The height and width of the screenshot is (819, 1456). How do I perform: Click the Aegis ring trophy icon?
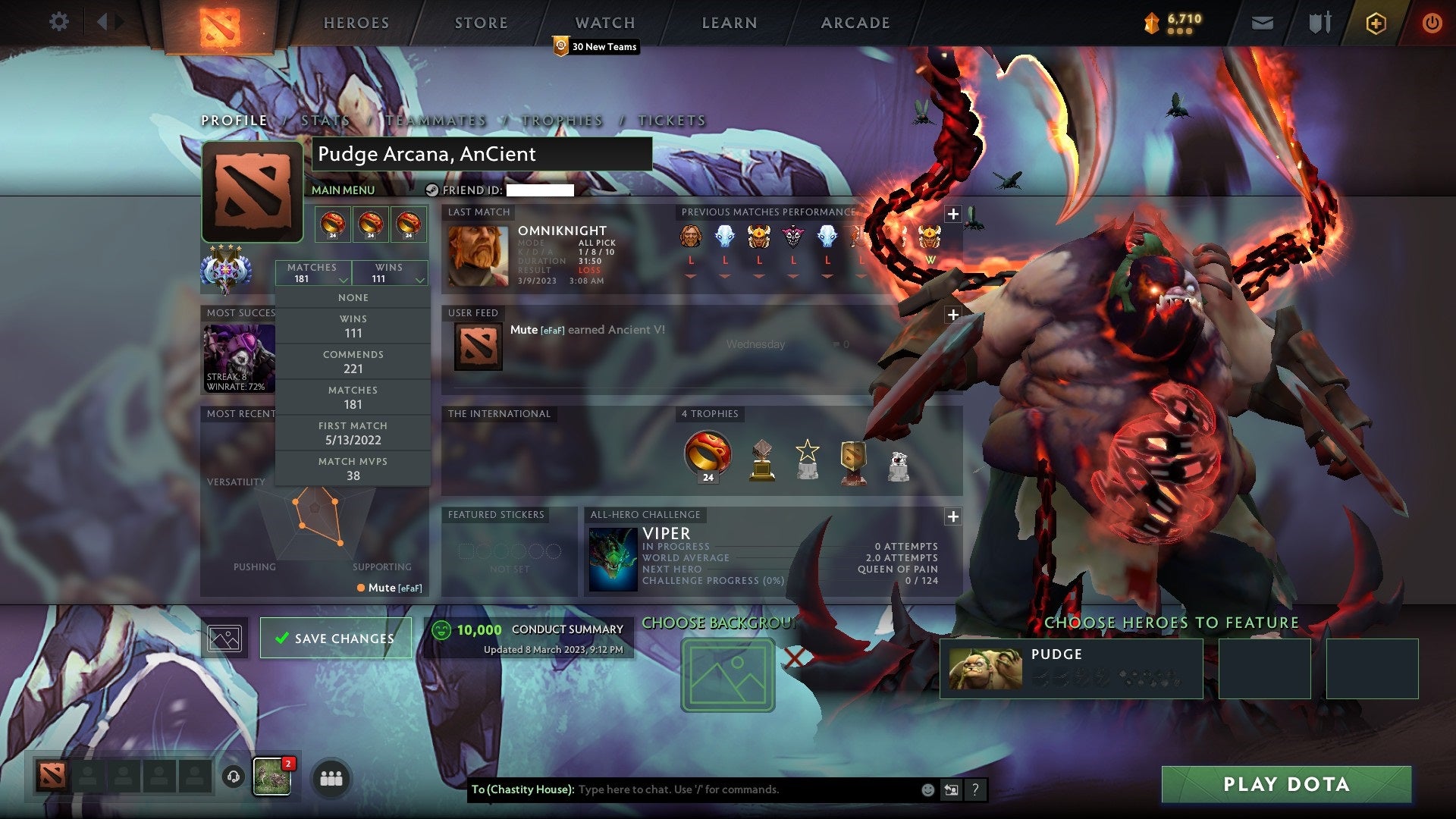tap(706, 453)
